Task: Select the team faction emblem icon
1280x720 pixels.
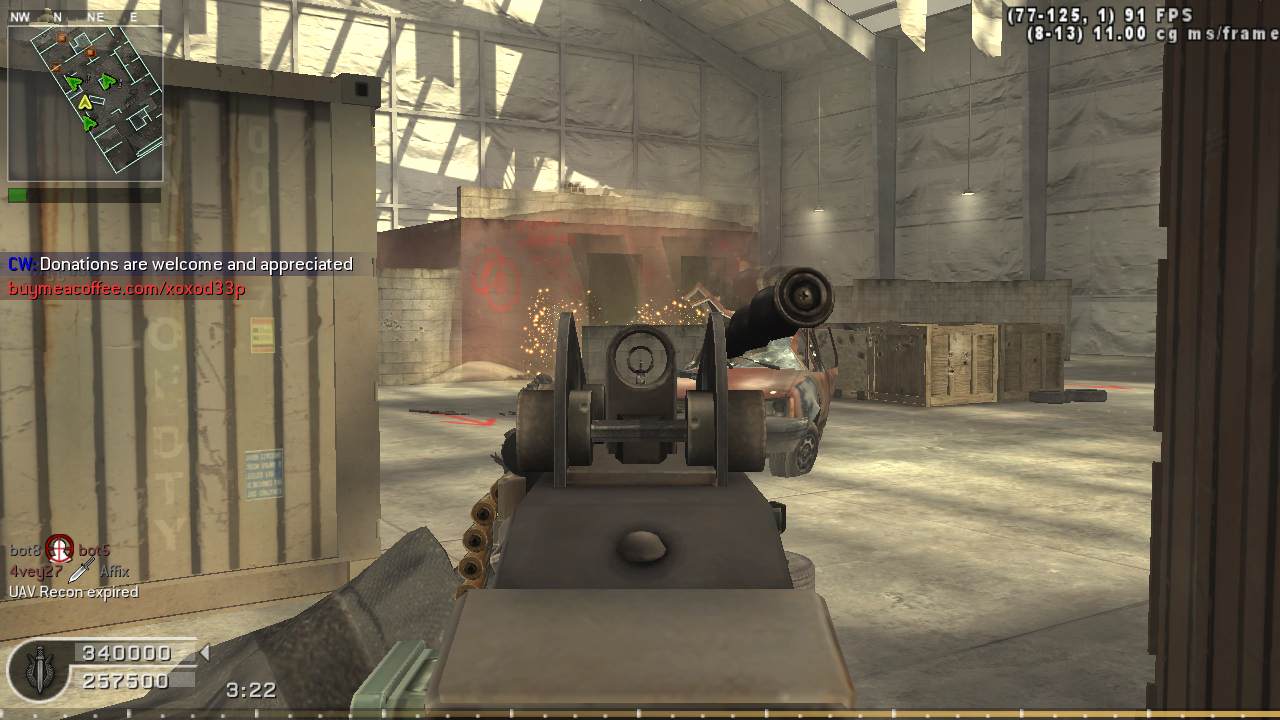Action: 39,670
